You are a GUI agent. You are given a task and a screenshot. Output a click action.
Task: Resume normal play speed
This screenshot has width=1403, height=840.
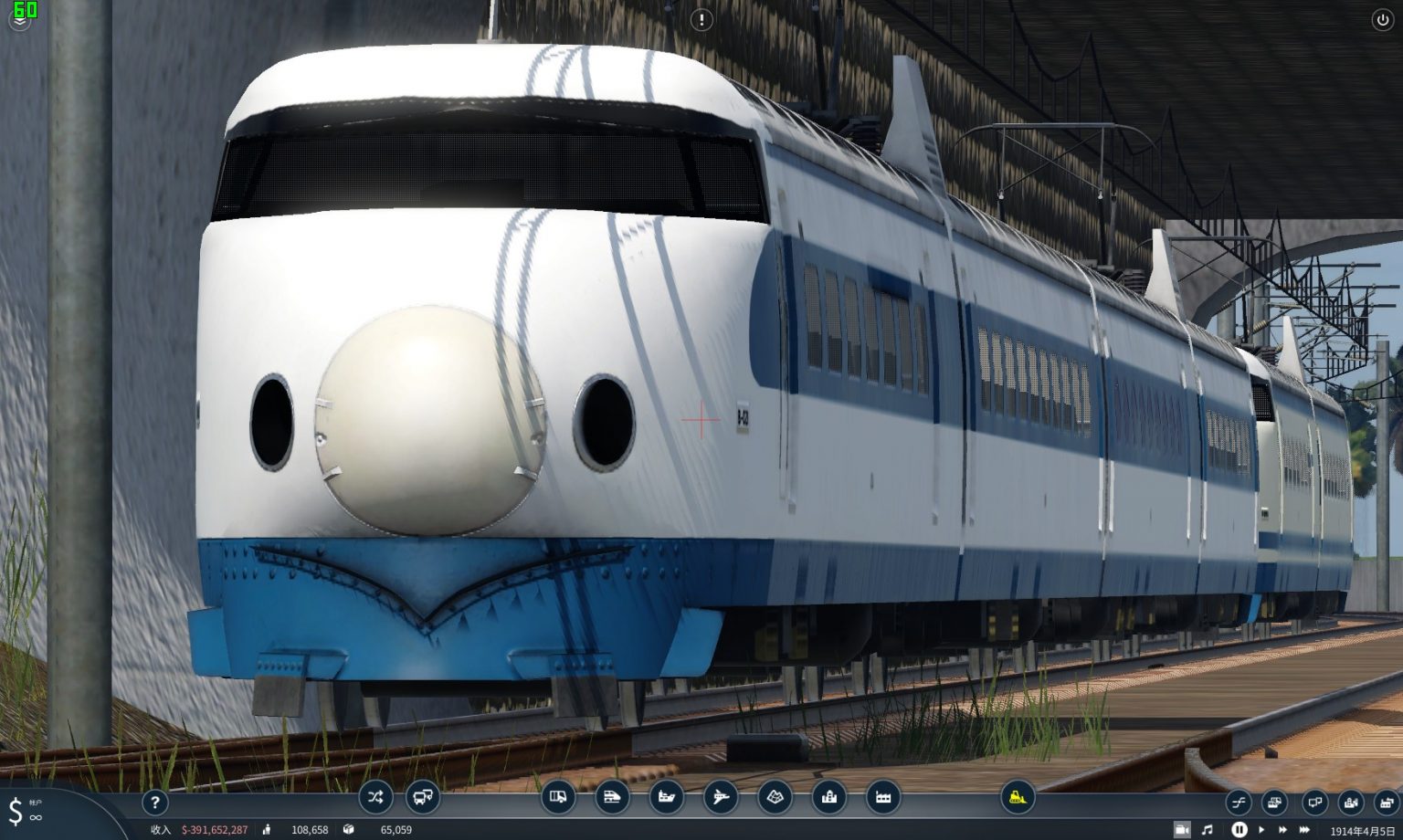click(x=1261, y=830)
